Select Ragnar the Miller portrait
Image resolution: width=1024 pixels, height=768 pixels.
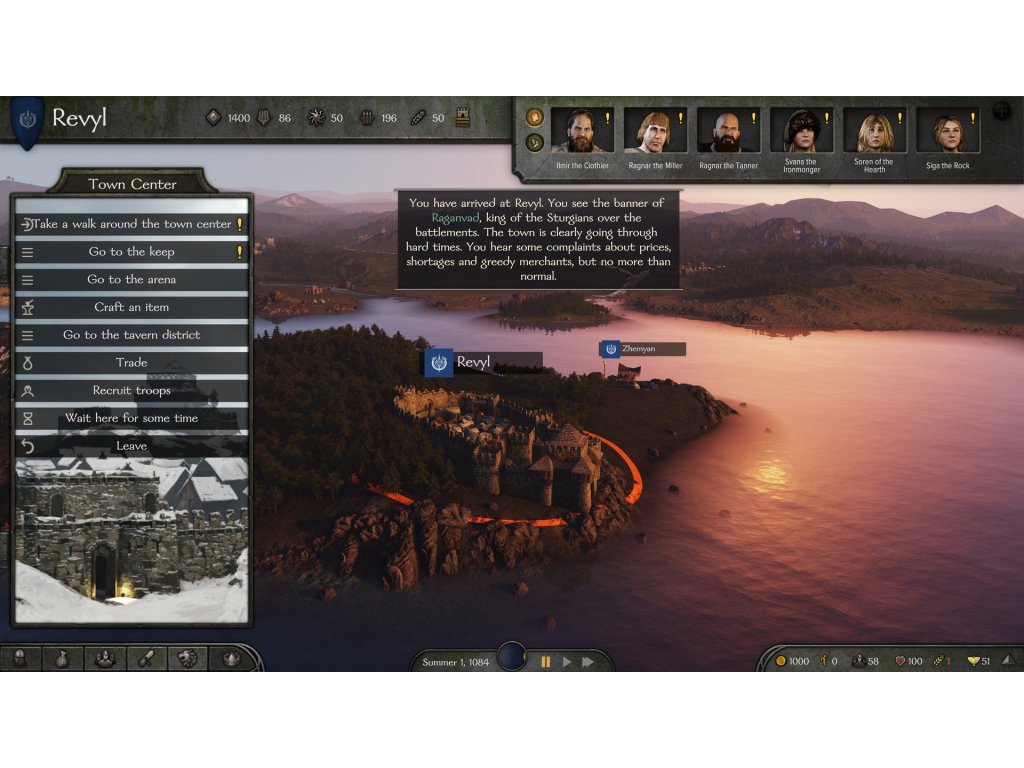coord(655,132)
